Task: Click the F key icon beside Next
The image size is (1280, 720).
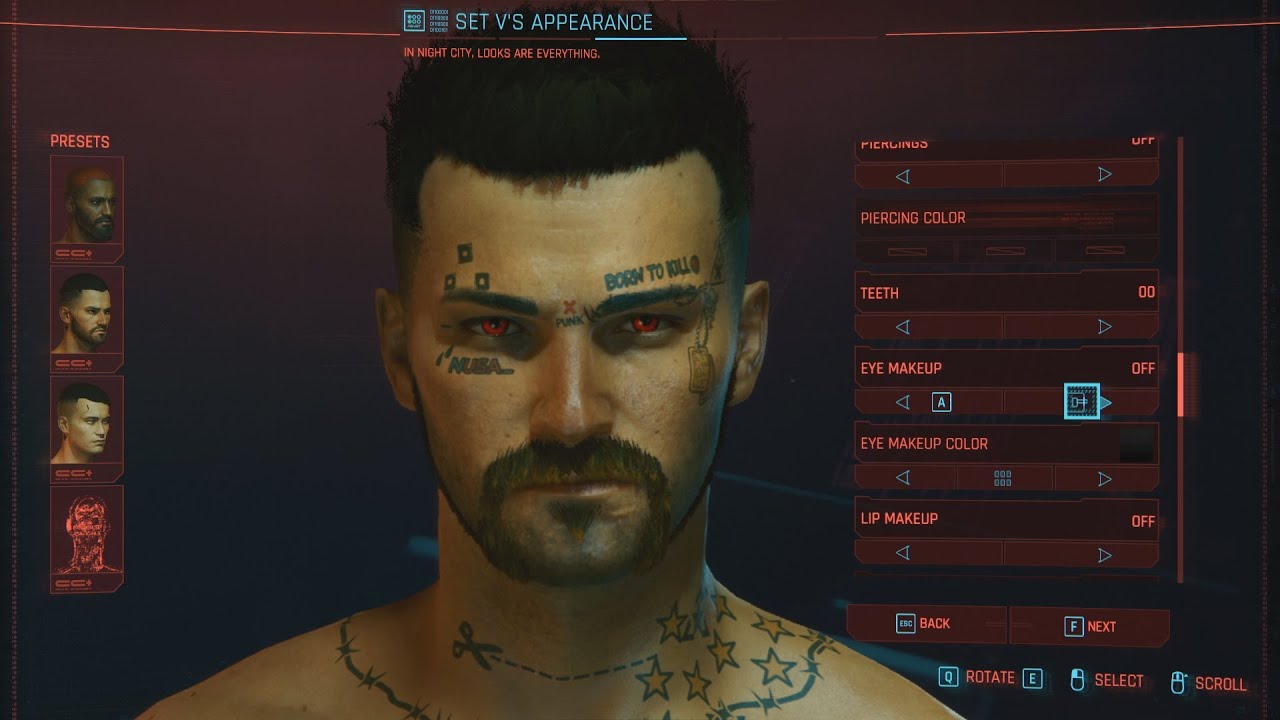Action: click(x=1073, y=625)
